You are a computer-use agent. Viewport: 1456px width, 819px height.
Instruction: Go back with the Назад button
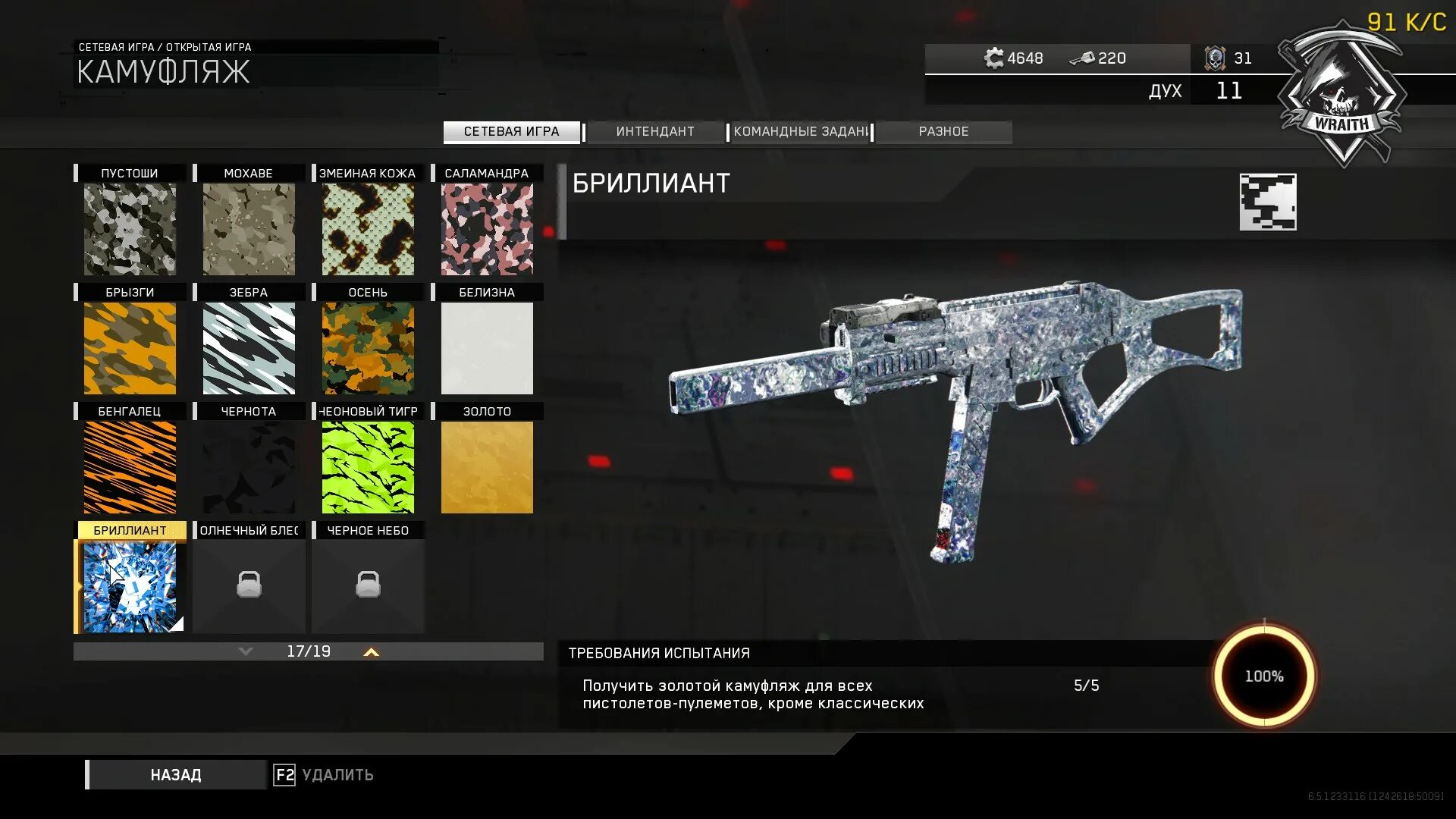(x=176, y=775)
